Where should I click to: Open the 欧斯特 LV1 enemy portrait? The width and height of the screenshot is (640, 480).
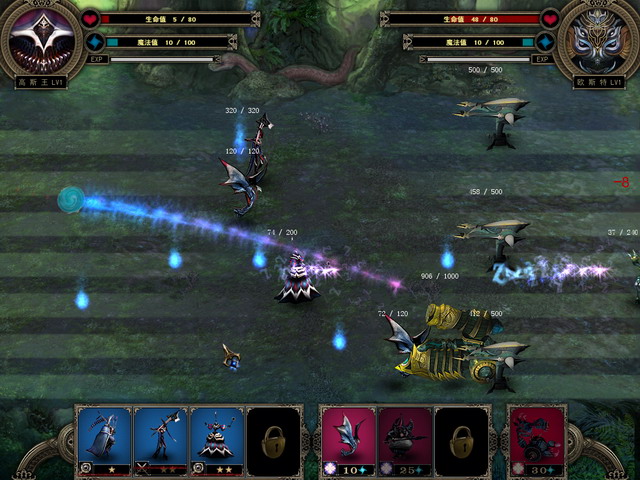(x=598, y=38)
